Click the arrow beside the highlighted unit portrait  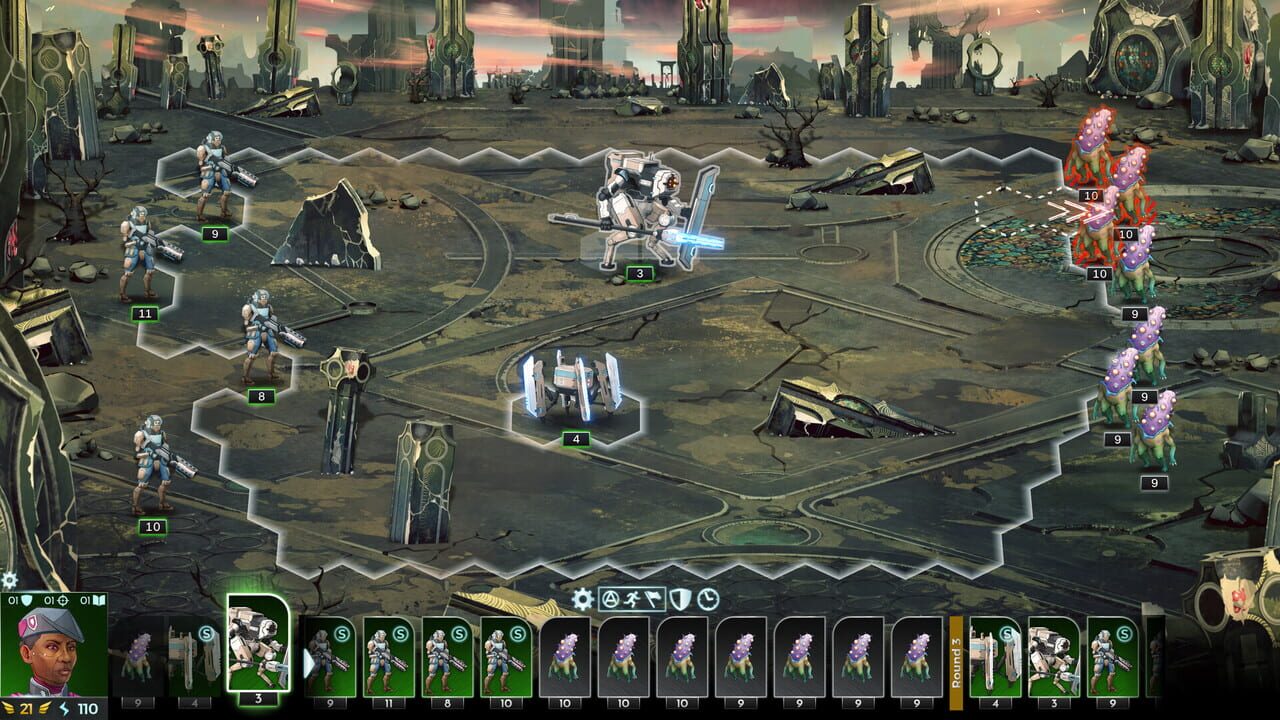pos(308,663)
